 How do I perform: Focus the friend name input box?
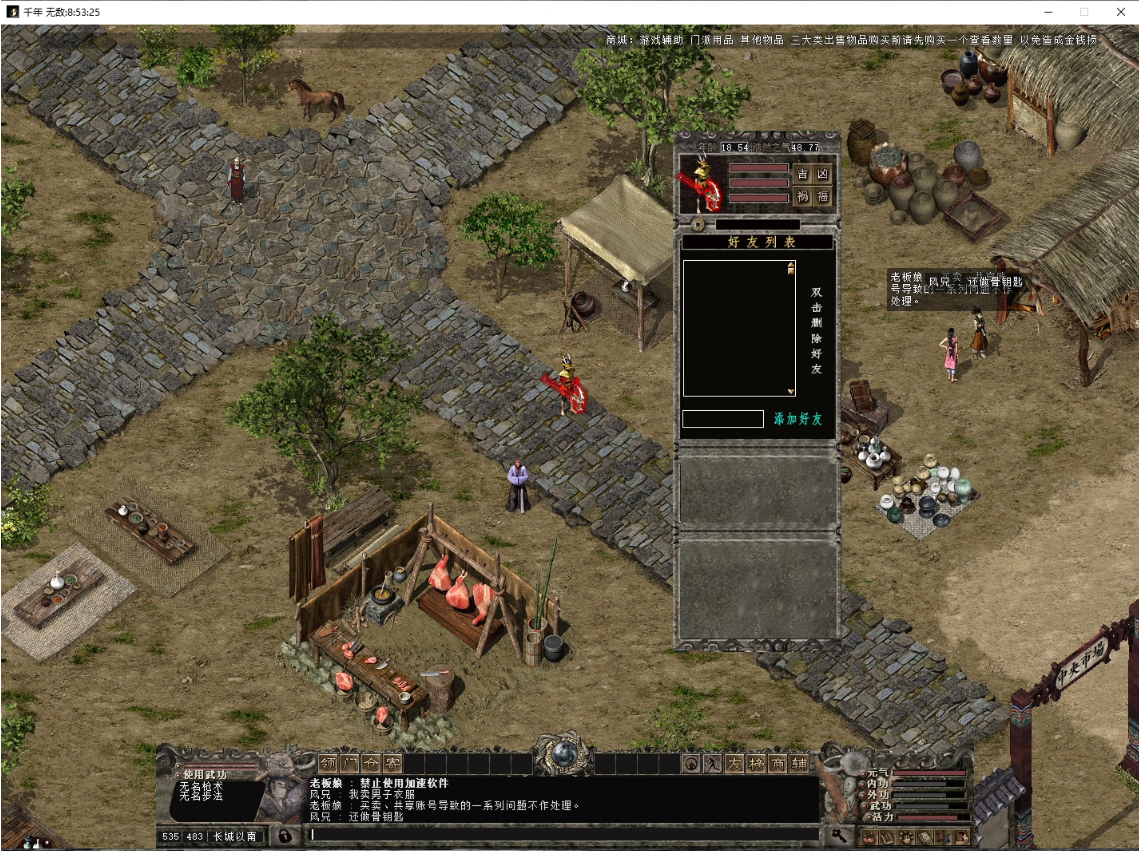722,419
